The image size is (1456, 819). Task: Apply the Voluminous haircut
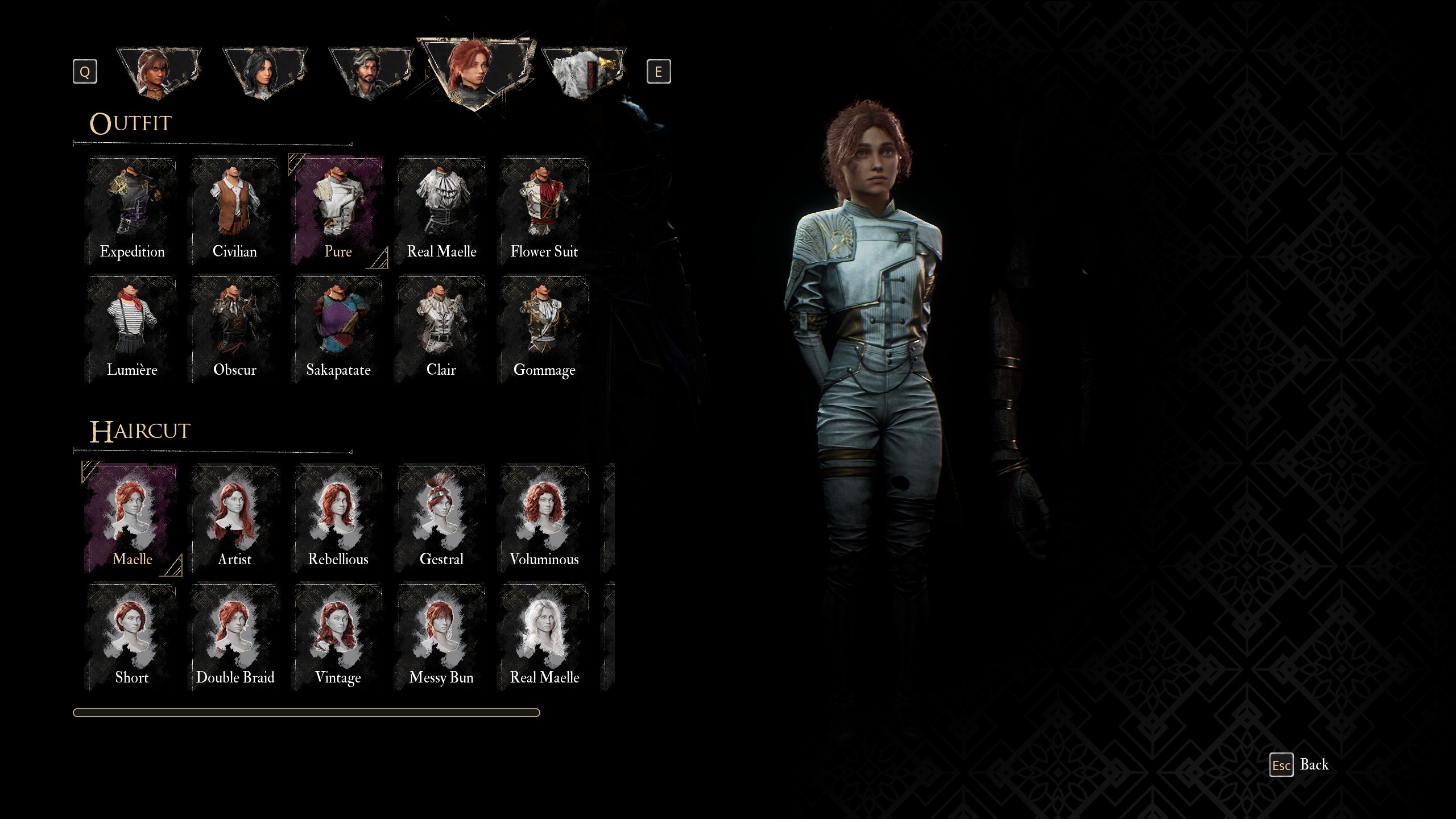(544, 518)
